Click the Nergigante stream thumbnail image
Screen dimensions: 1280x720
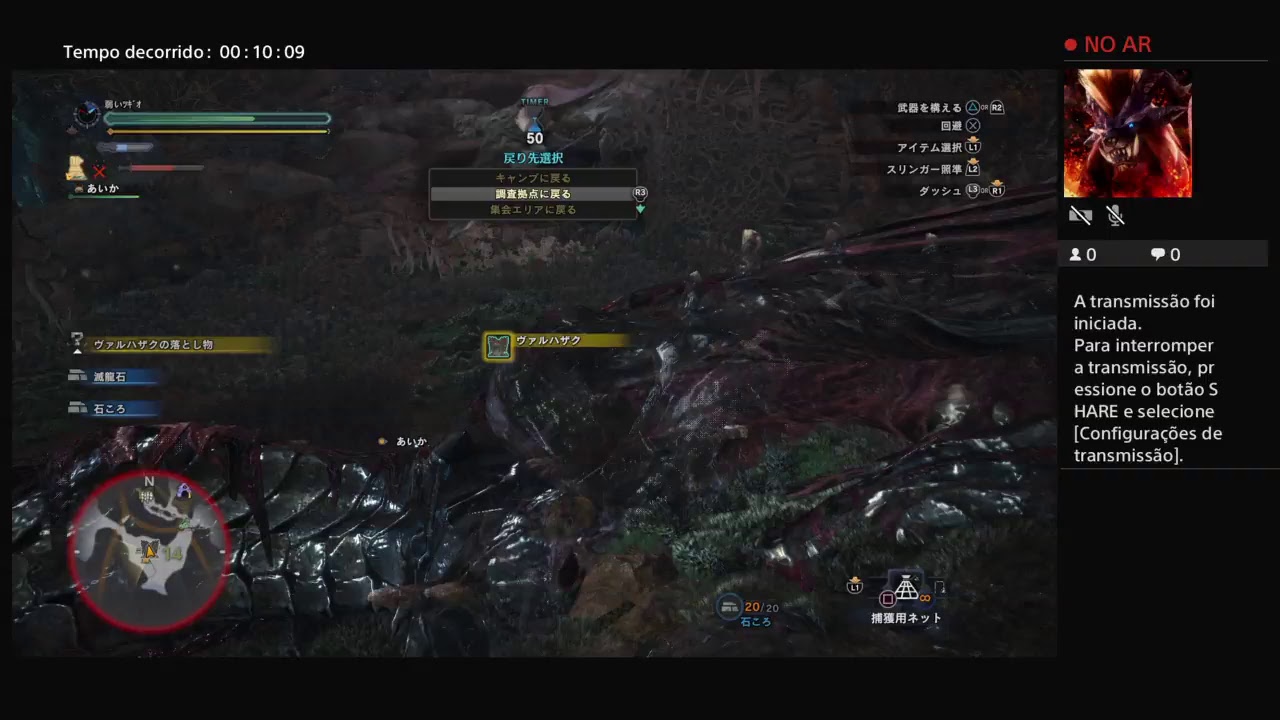point(1128,133)
